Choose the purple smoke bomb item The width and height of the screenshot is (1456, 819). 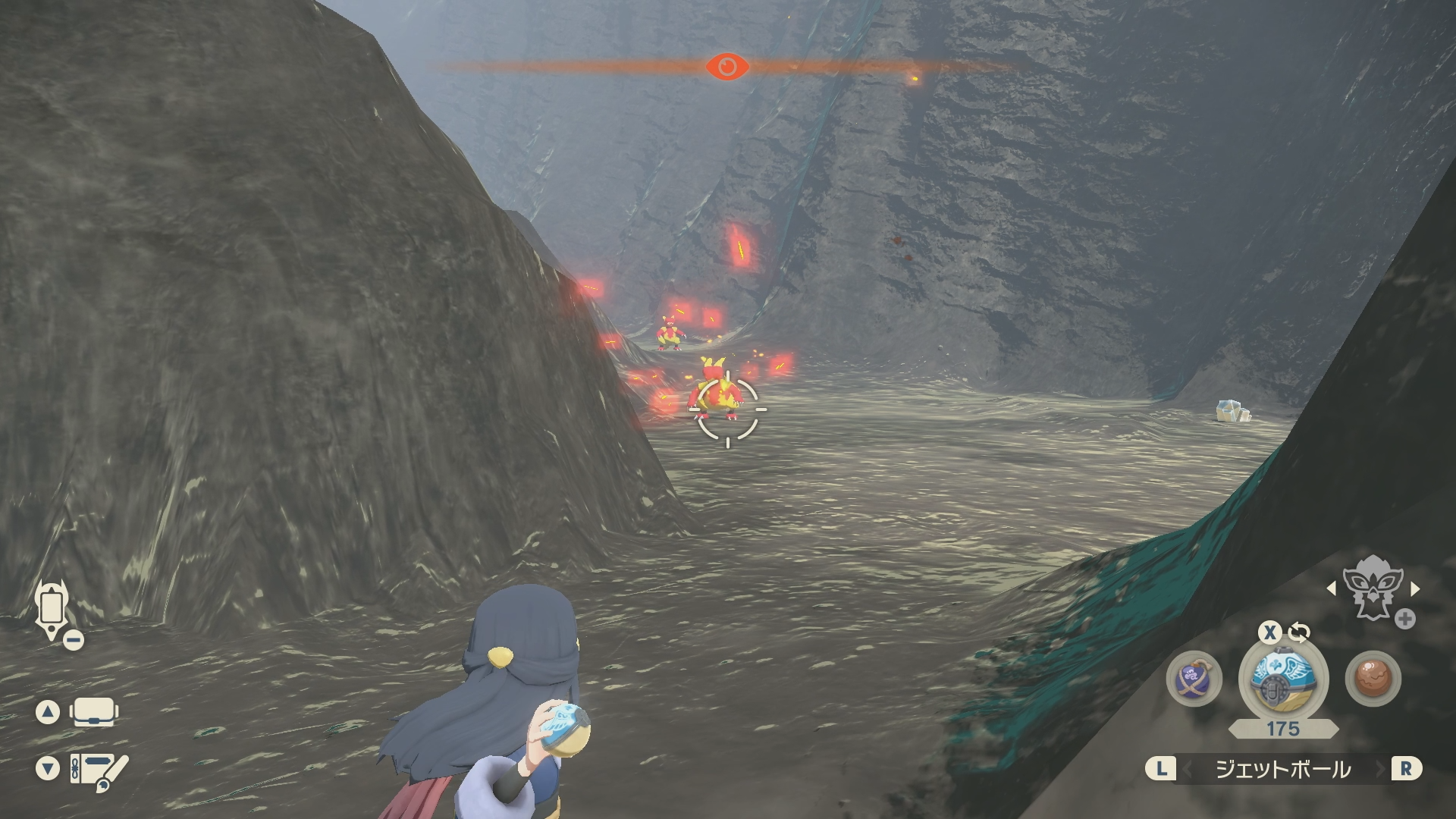click(1194, 678)
